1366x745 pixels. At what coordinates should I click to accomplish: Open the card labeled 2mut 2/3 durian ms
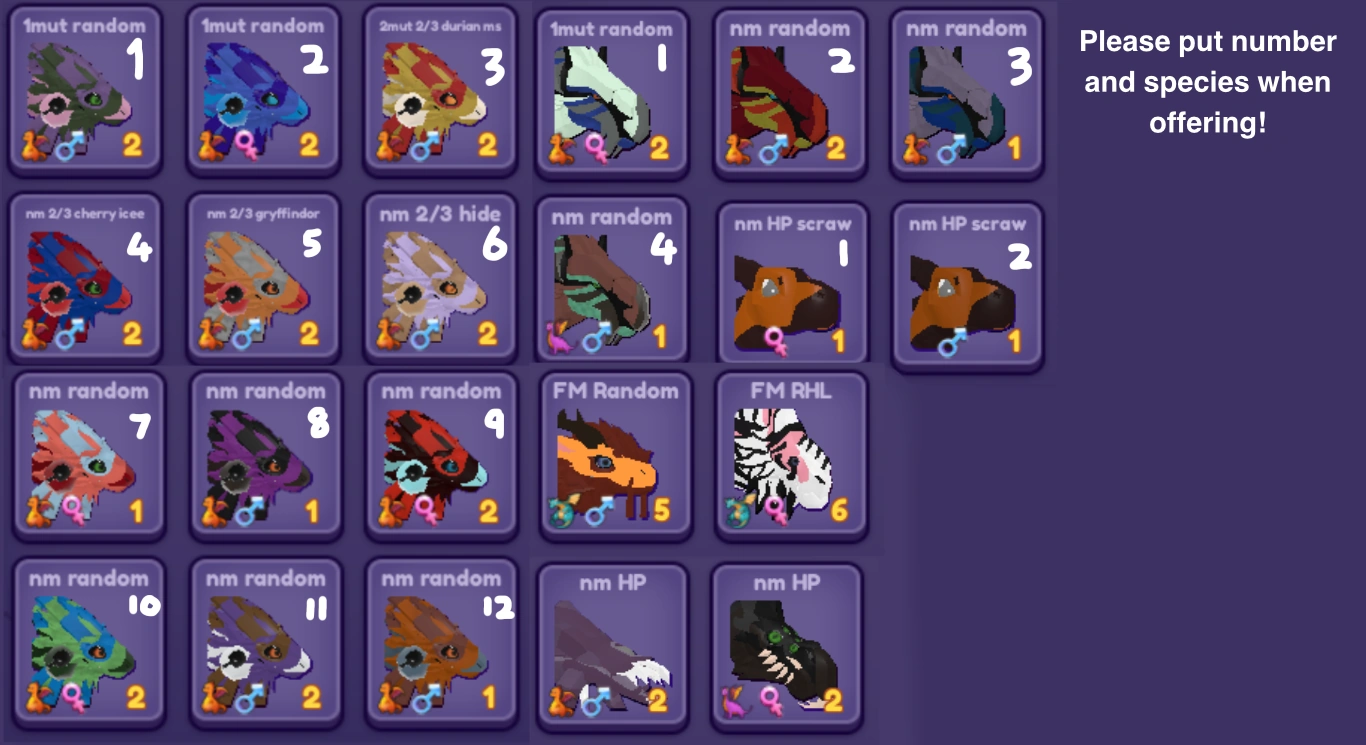click(x=440, y=90)
